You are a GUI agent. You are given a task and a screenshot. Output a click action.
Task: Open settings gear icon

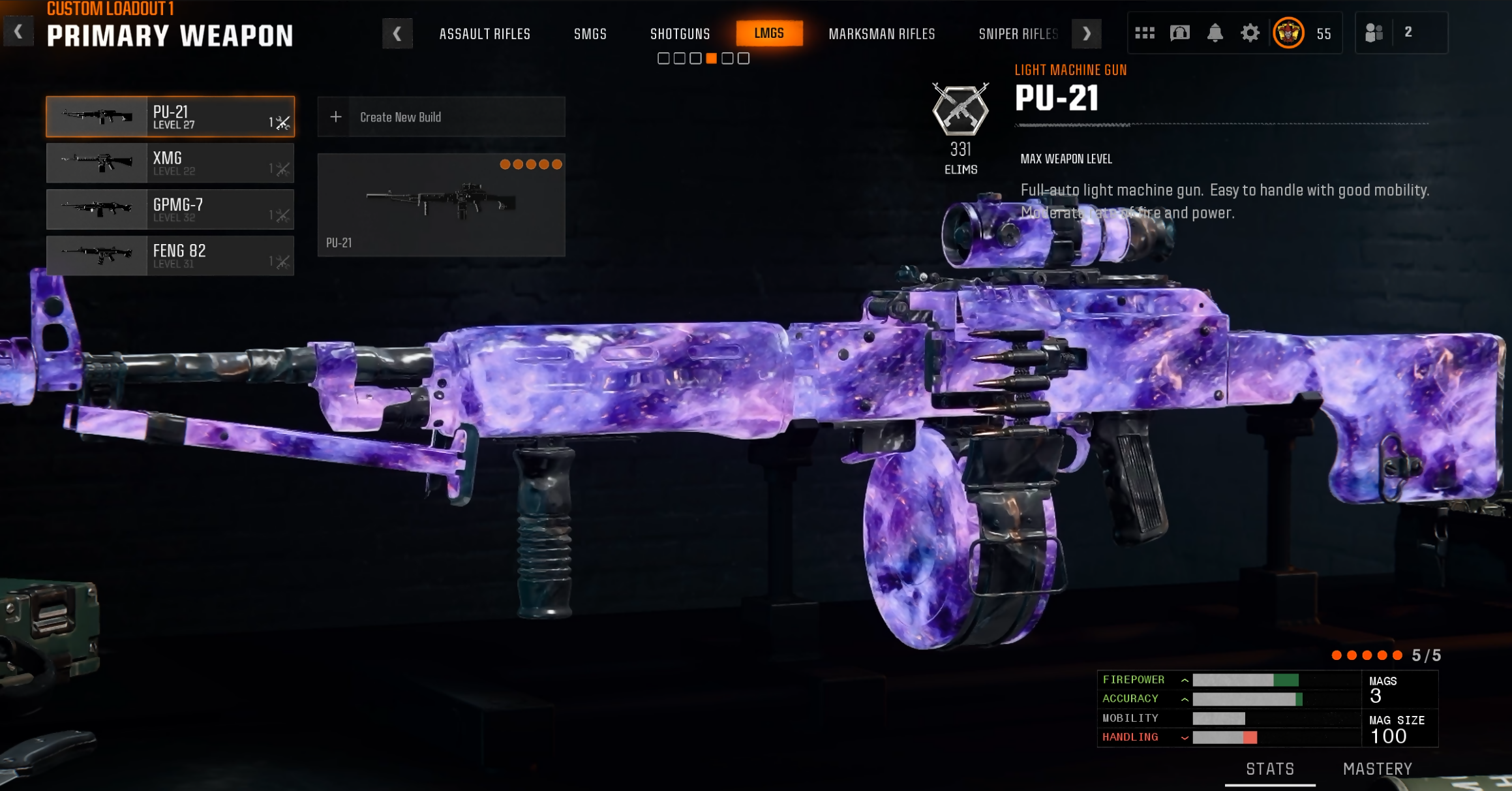[1250, 33]
